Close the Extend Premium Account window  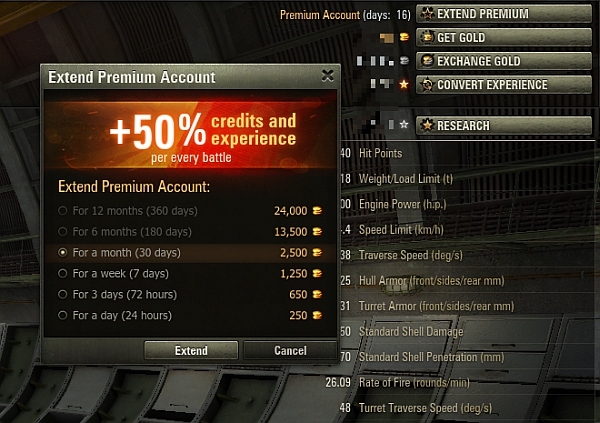[327, 75]
